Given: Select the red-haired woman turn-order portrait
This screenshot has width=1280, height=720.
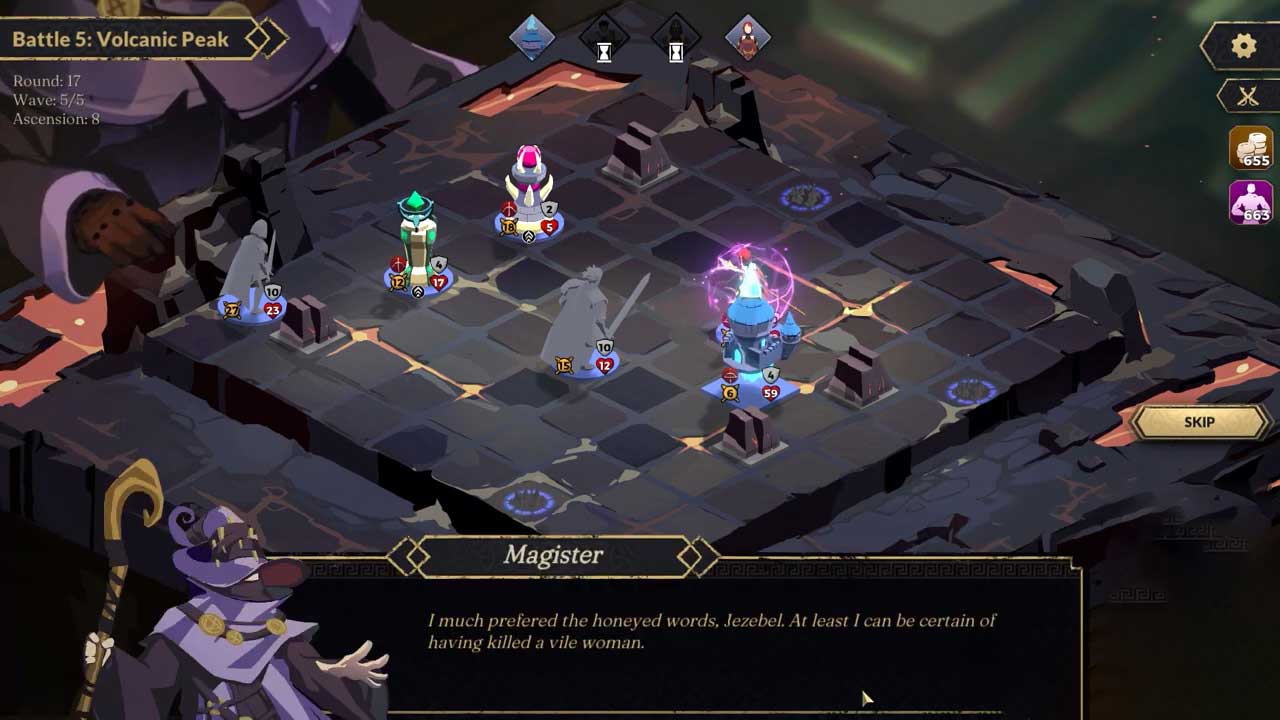Looking at the screenshot, I should [x=747, y=38].
